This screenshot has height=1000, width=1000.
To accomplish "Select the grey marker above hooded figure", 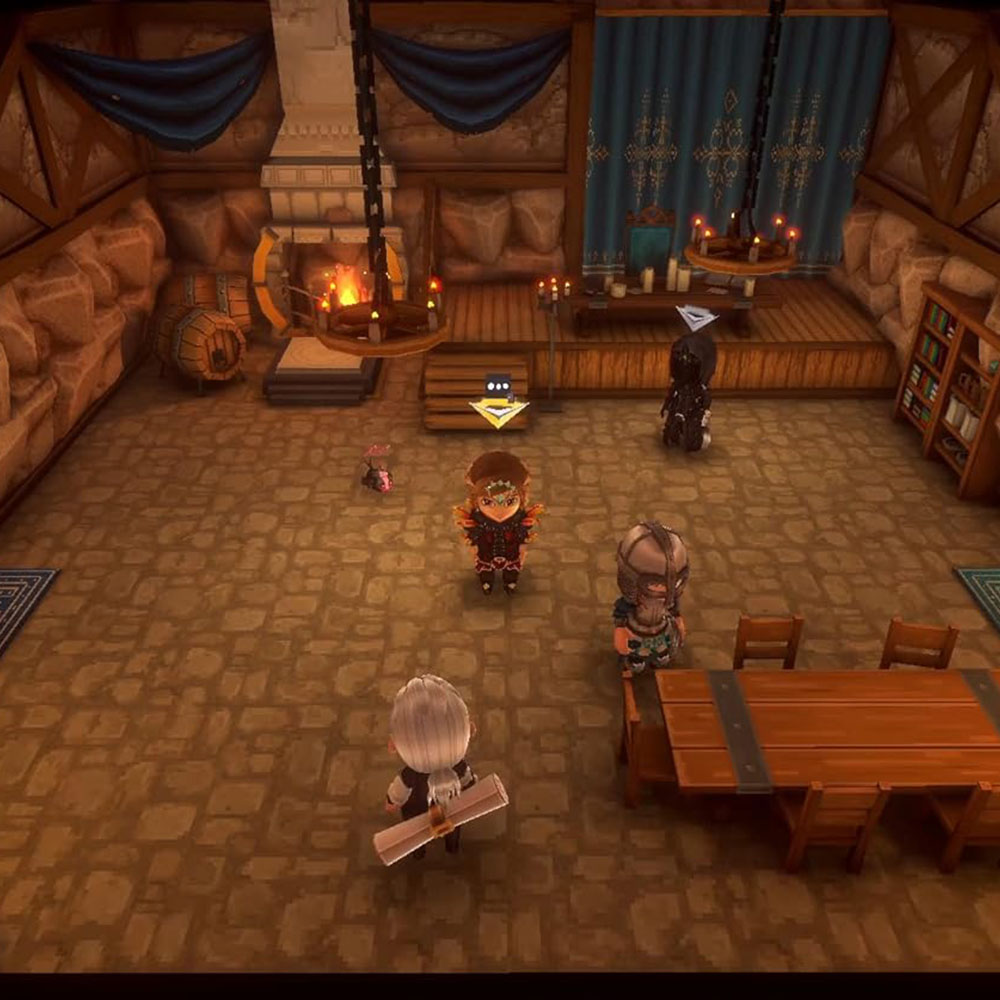I will [696, 318].
